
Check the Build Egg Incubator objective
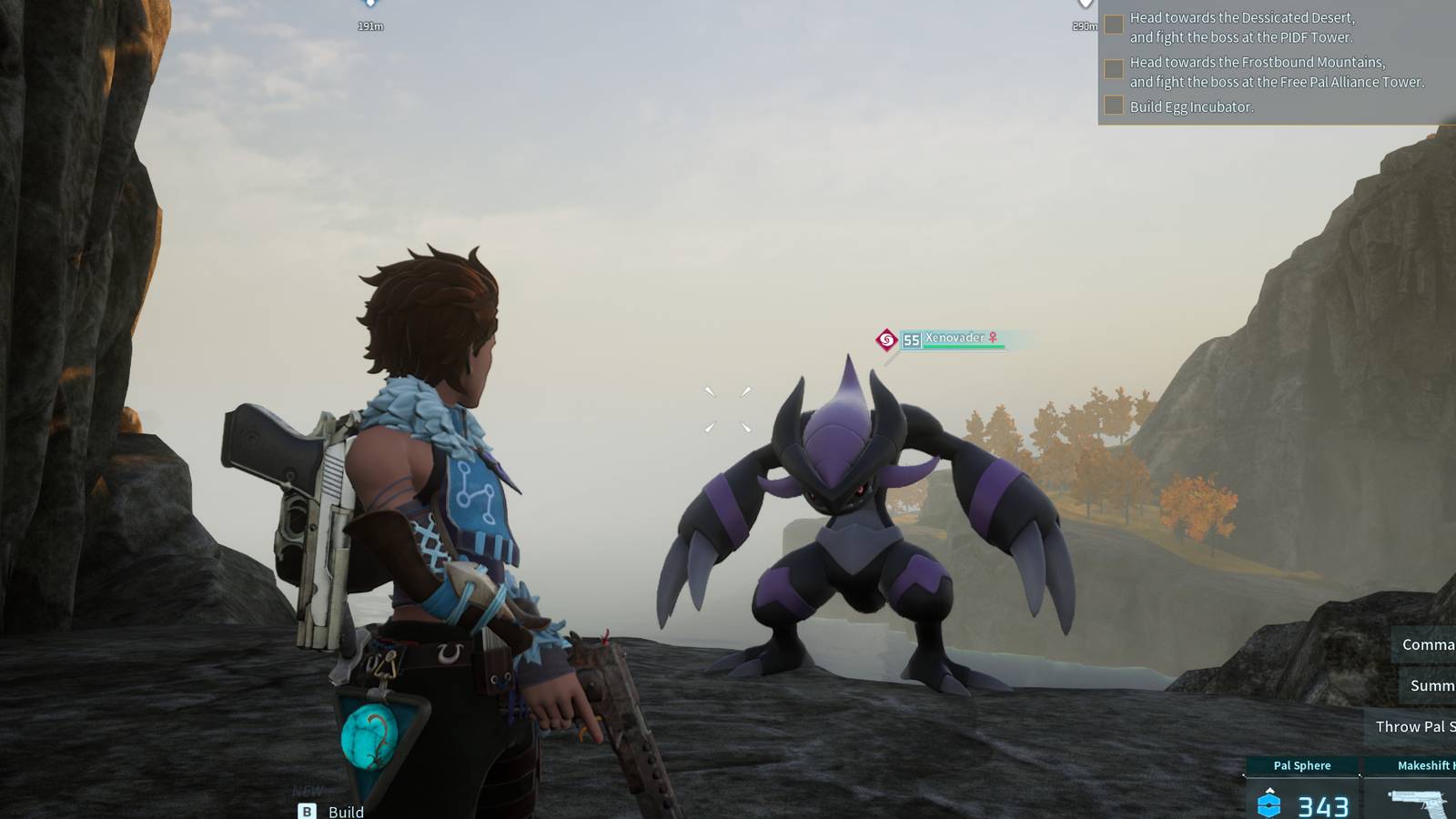pos(1114,105)
